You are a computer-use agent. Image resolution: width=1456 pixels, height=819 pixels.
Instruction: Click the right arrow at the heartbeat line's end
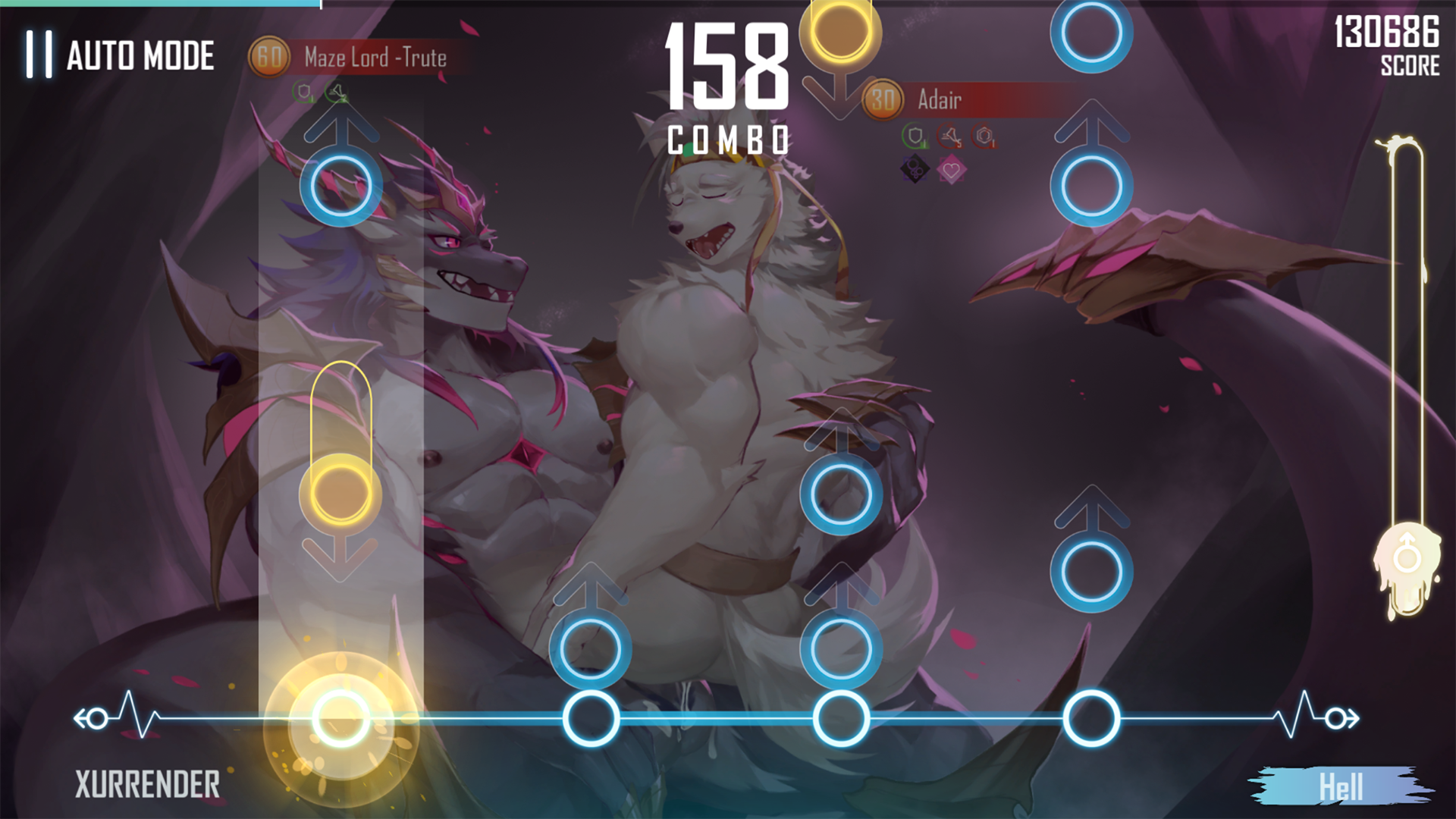1341,718
